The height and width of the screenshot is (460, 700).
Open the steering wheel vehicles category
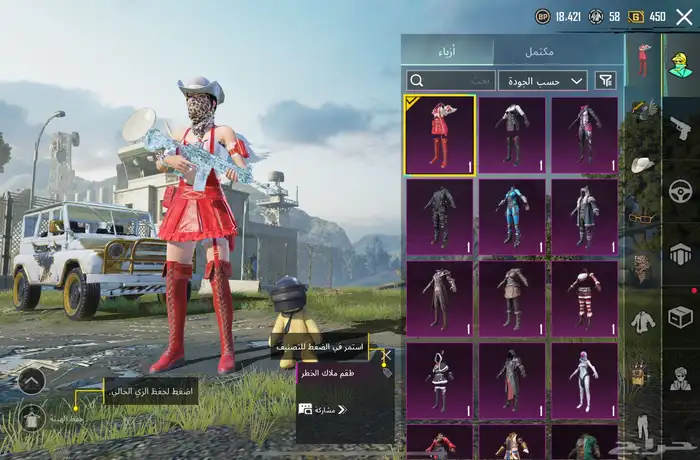click(680, 190)
